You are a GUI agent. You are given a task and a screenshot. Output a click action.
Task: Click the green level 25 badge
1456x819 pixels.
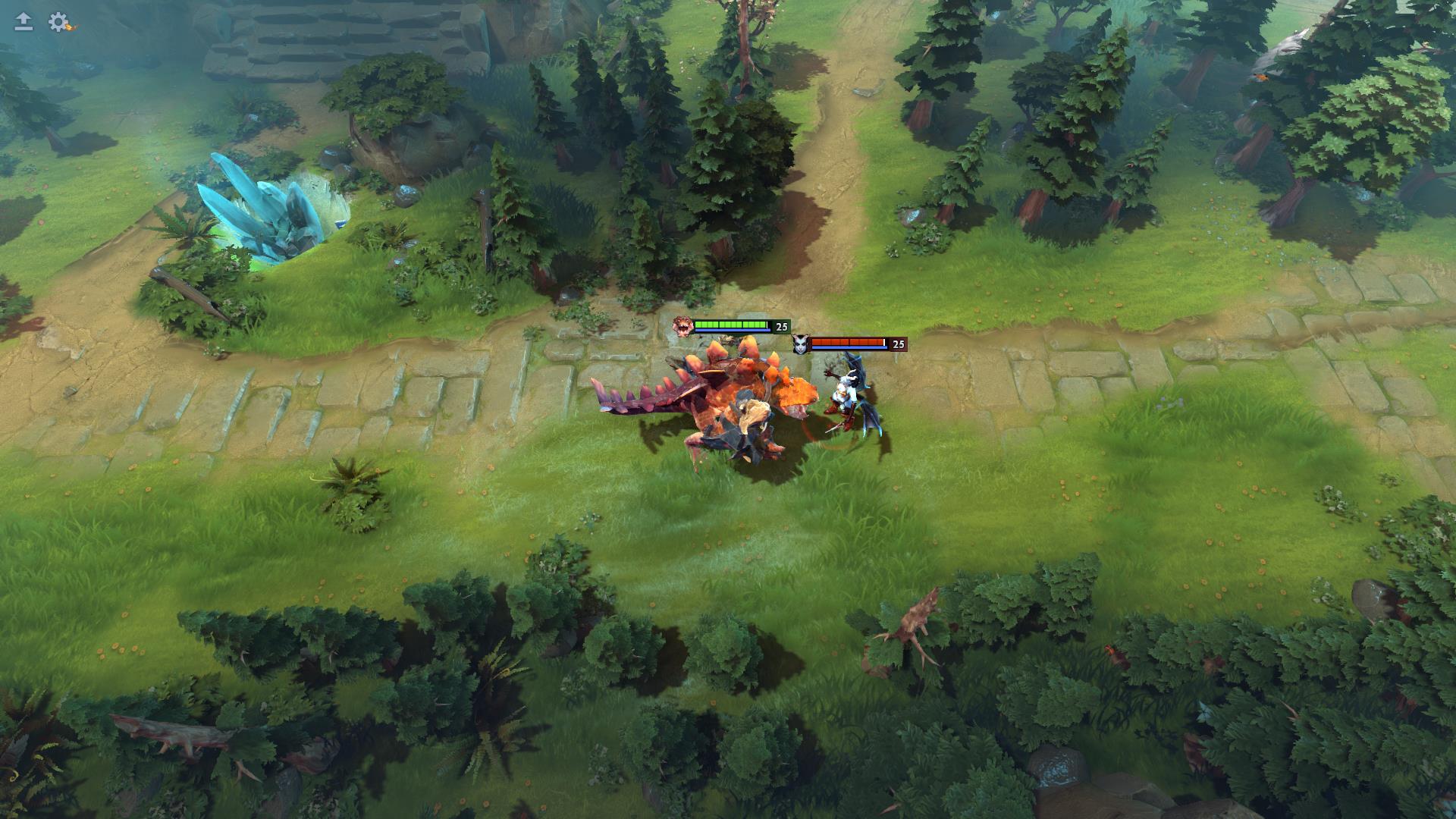point(782,327)
